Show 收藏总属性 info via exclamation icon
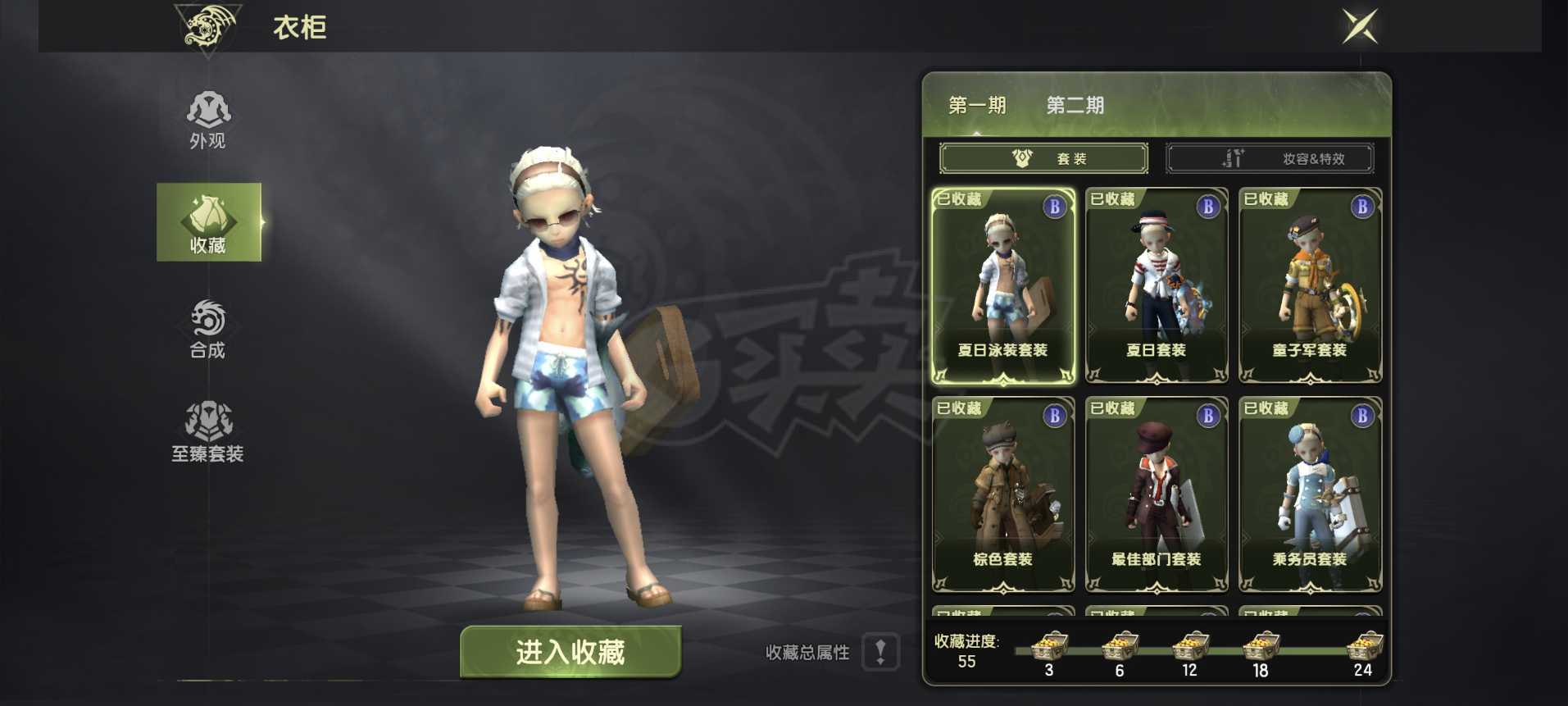1568x706 pixels. pyautogui.click(x=881, y=653)
